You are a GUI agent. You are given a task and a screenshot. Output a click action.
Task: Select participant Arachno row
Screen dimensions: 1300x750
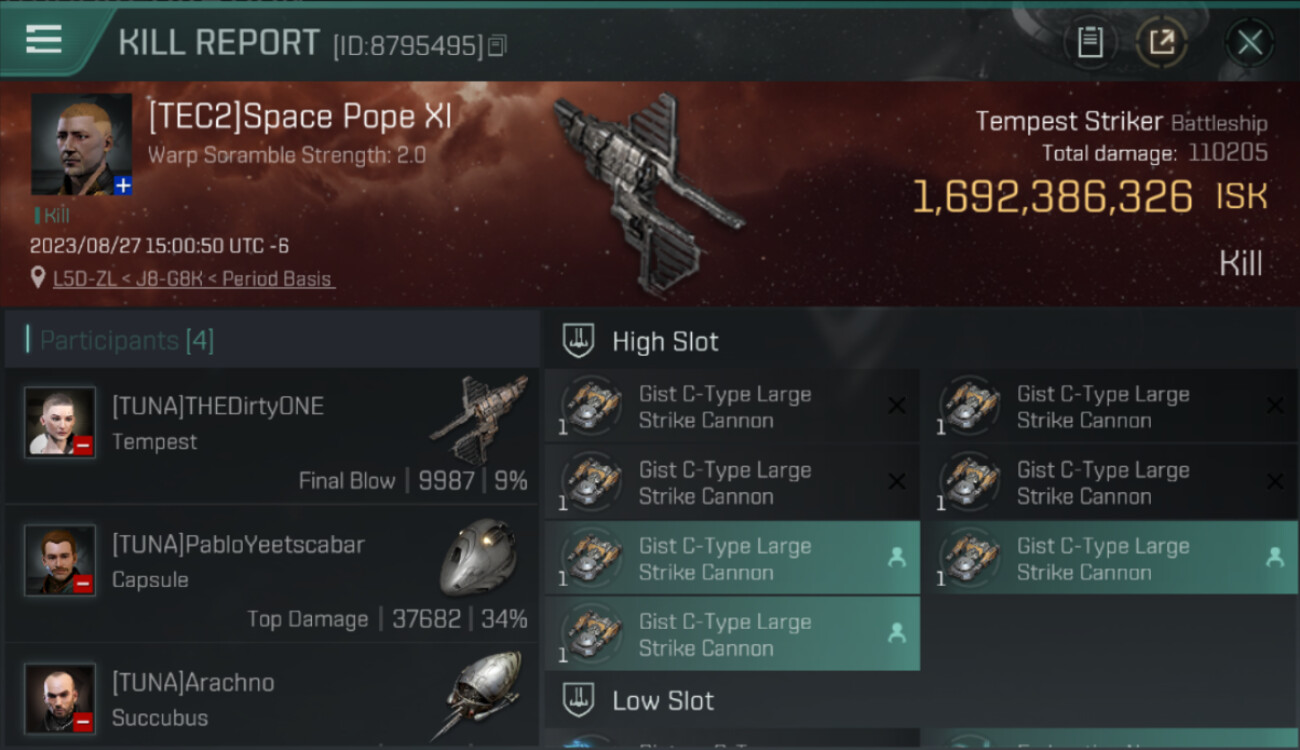click(272, 697)
